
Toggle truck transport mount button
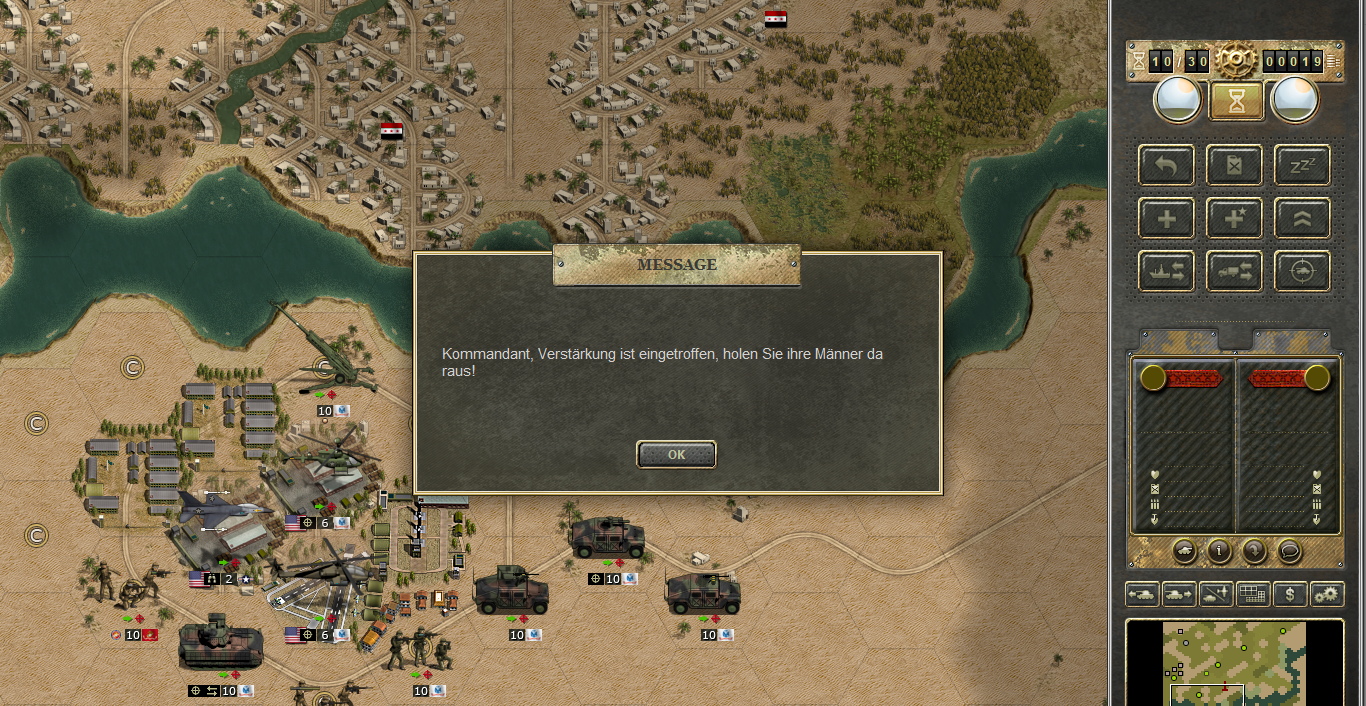coord(1234,271)
